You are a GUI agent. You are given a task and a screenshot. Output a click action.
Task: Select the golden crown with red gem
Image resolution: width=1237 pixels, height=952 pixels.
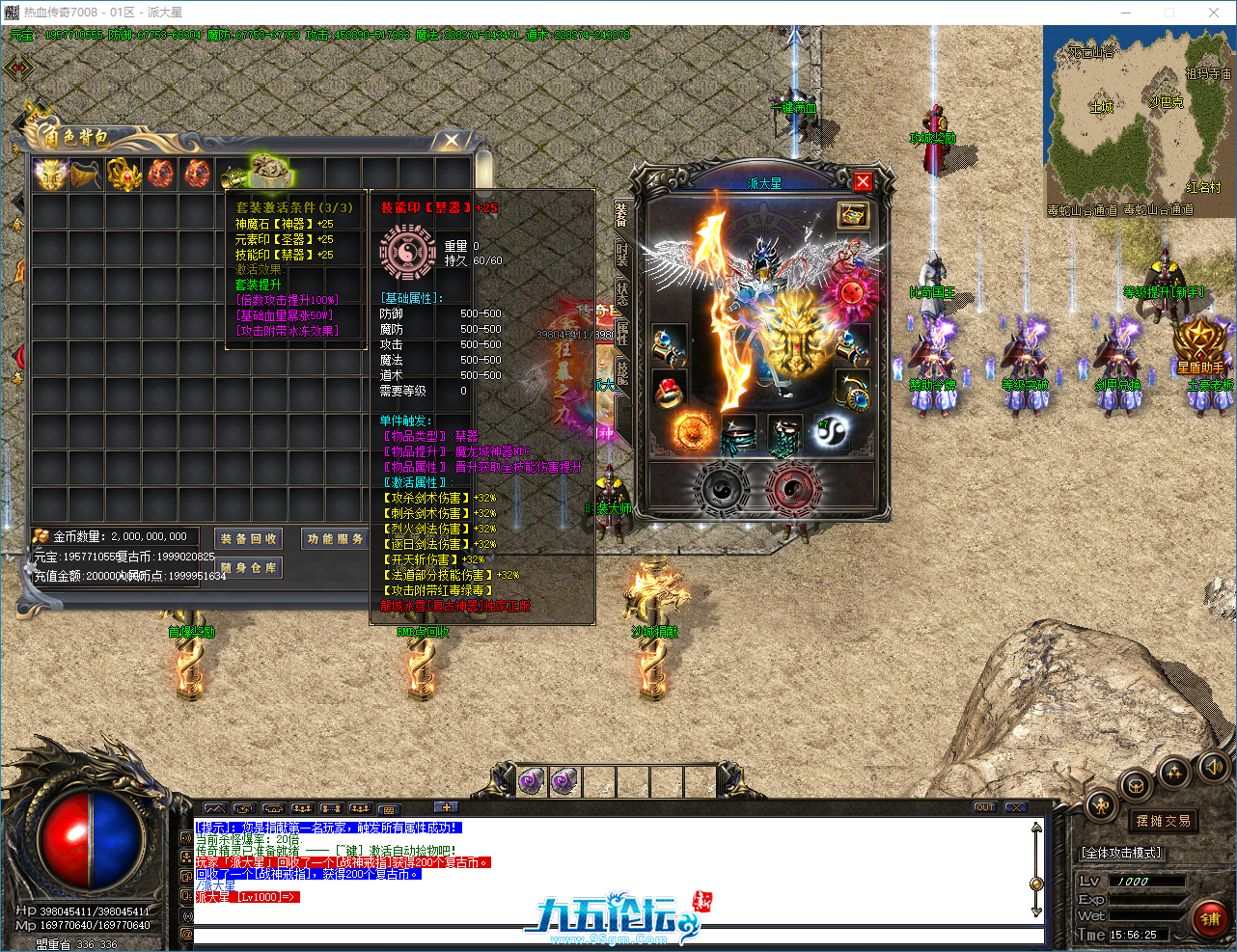click(x=124, y=174)
